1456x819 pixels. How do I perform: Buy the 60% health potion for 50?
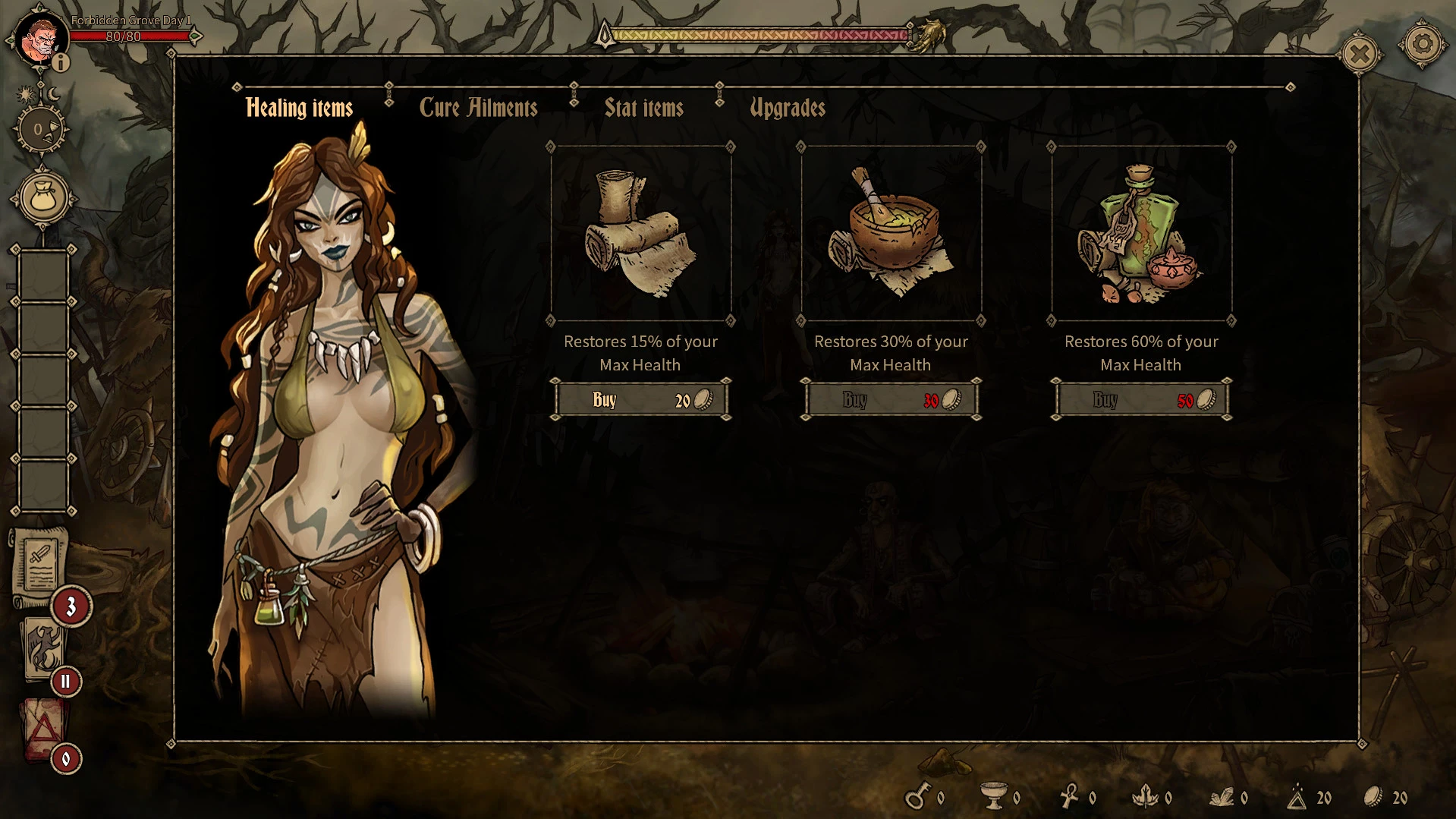click(x=1141, y=400)
